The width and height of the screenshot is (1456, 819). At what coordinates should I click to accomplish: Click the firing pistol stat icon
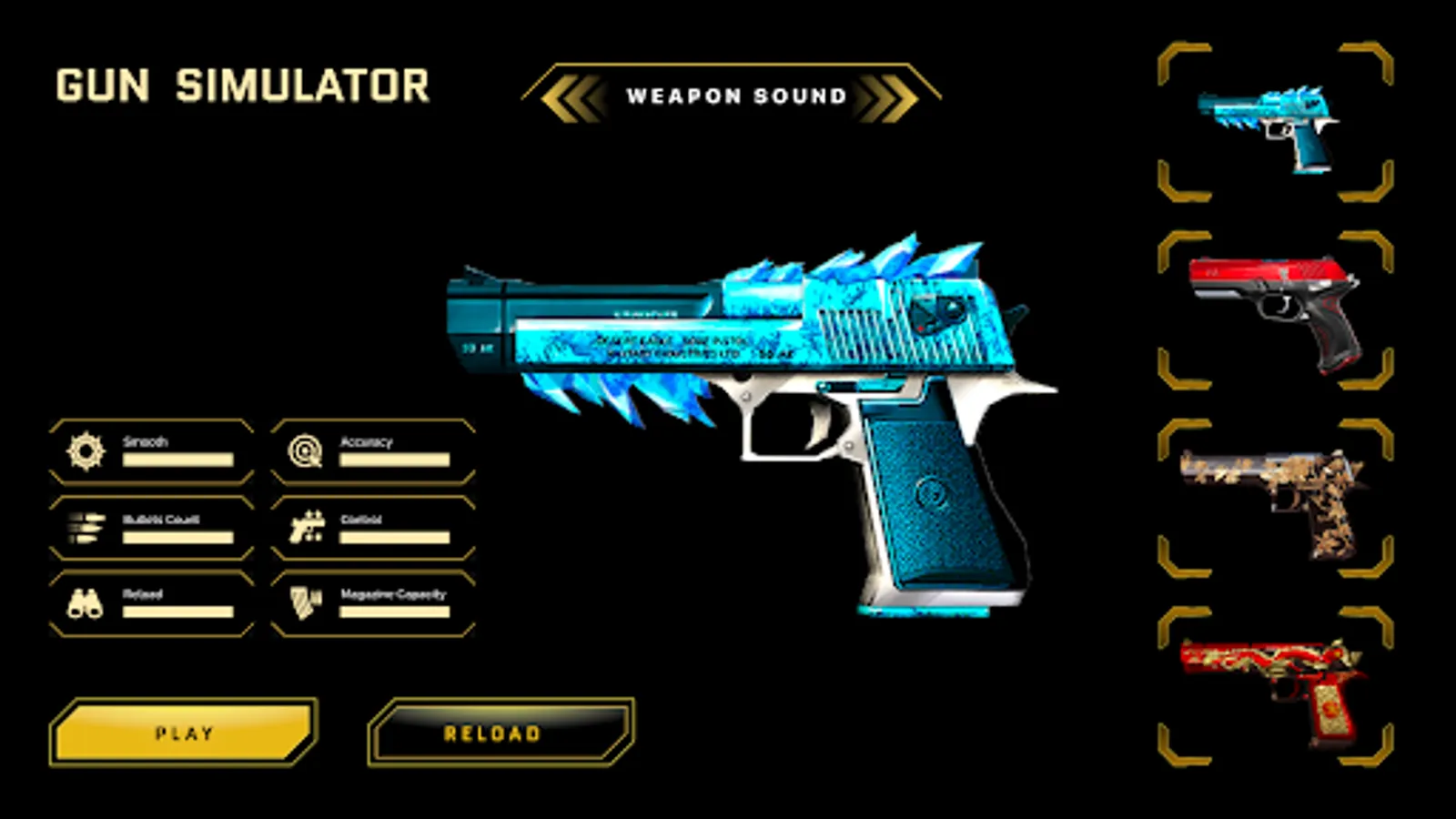tap(309, 526)
